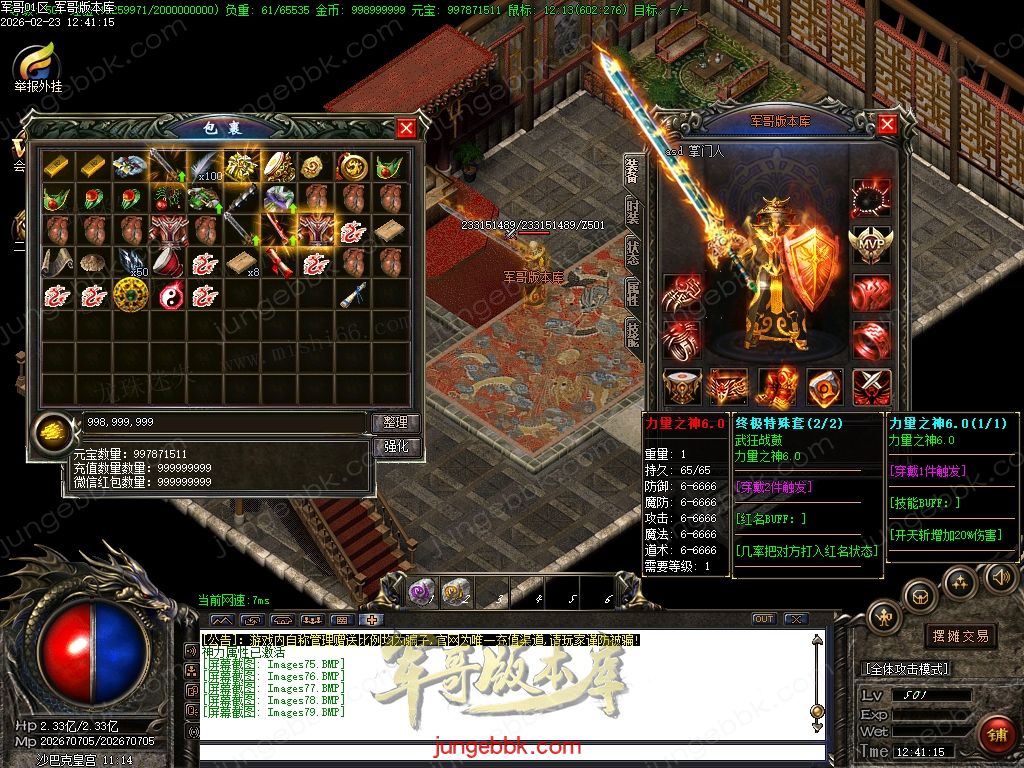Click the round red 铺 shop button

point(996,735)
